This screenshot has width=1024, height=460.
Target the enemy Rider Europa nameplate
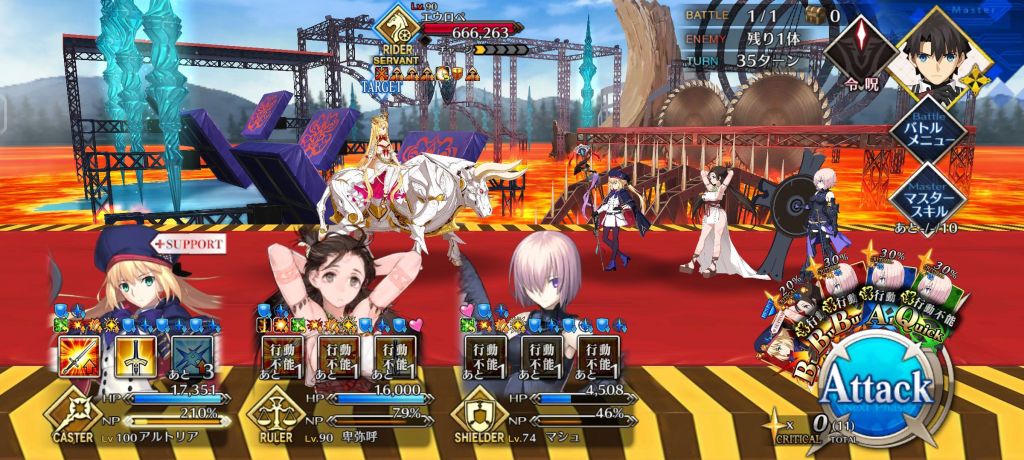pos(455,33)
